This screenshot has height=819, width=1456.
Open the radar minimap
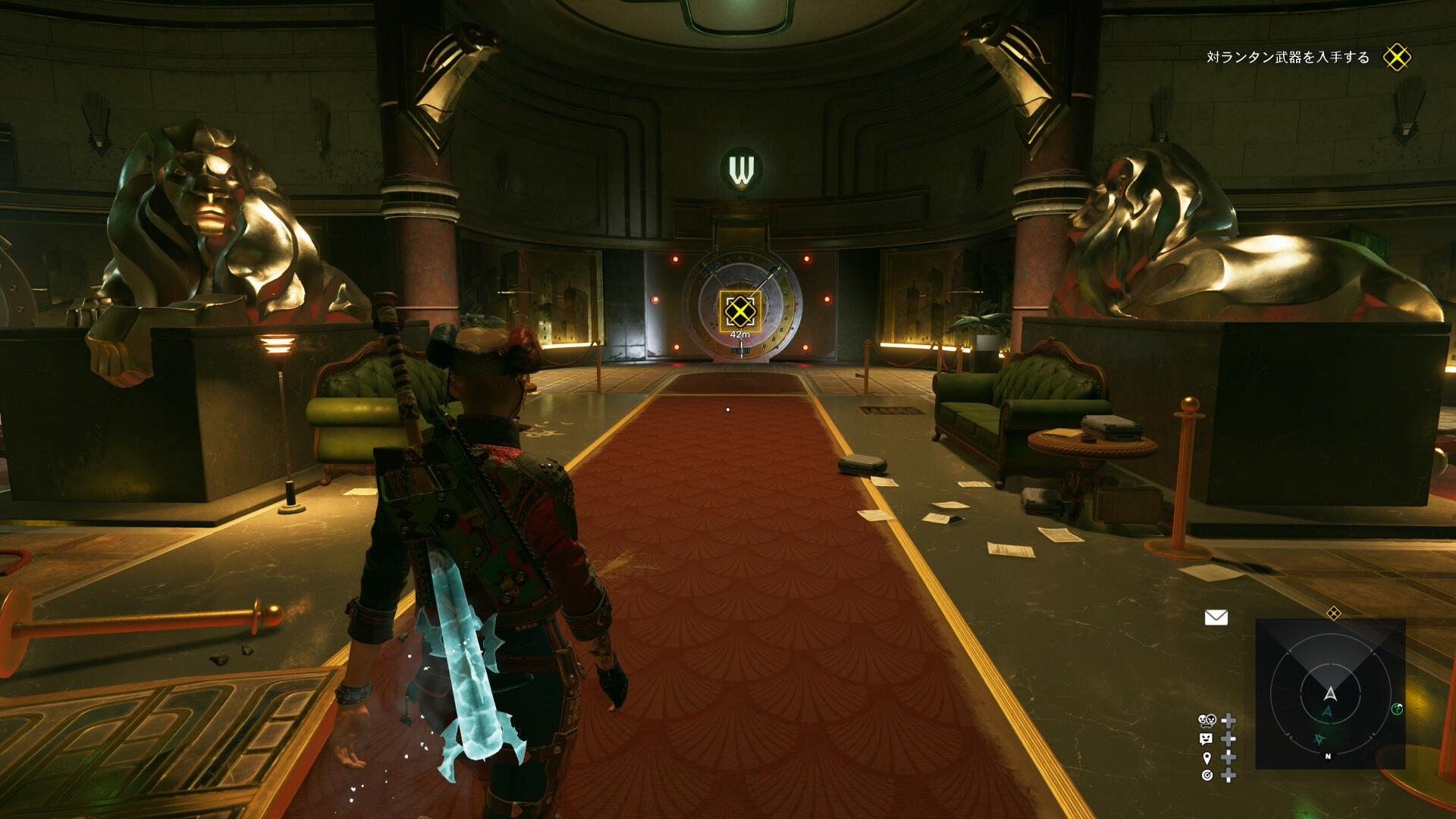pos(1330,694)
